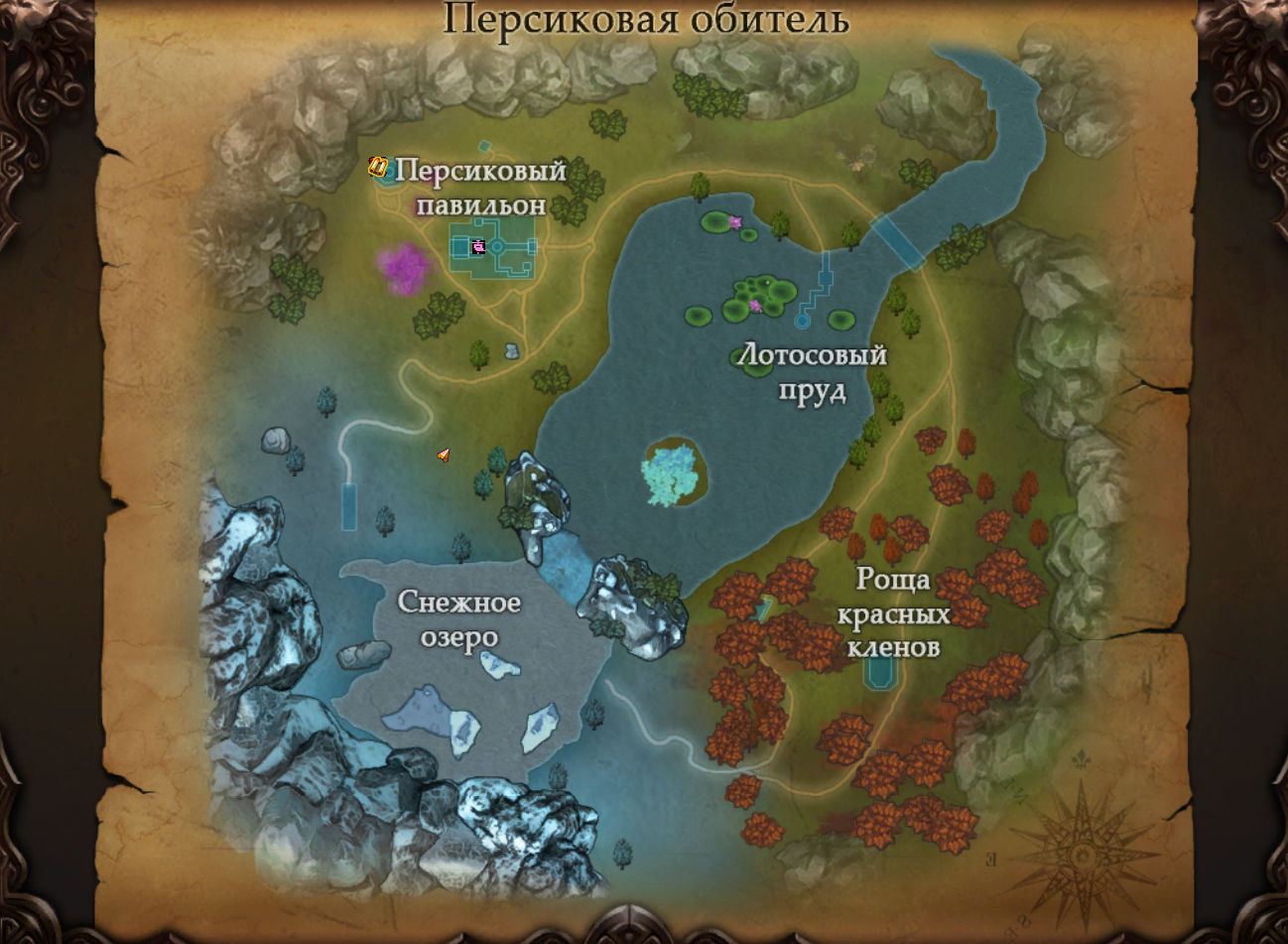Viewport: 1288px width, 944px height.
Task: Open the blue teleport shrine marker east of the pond
Action: (x=802, y=322)
